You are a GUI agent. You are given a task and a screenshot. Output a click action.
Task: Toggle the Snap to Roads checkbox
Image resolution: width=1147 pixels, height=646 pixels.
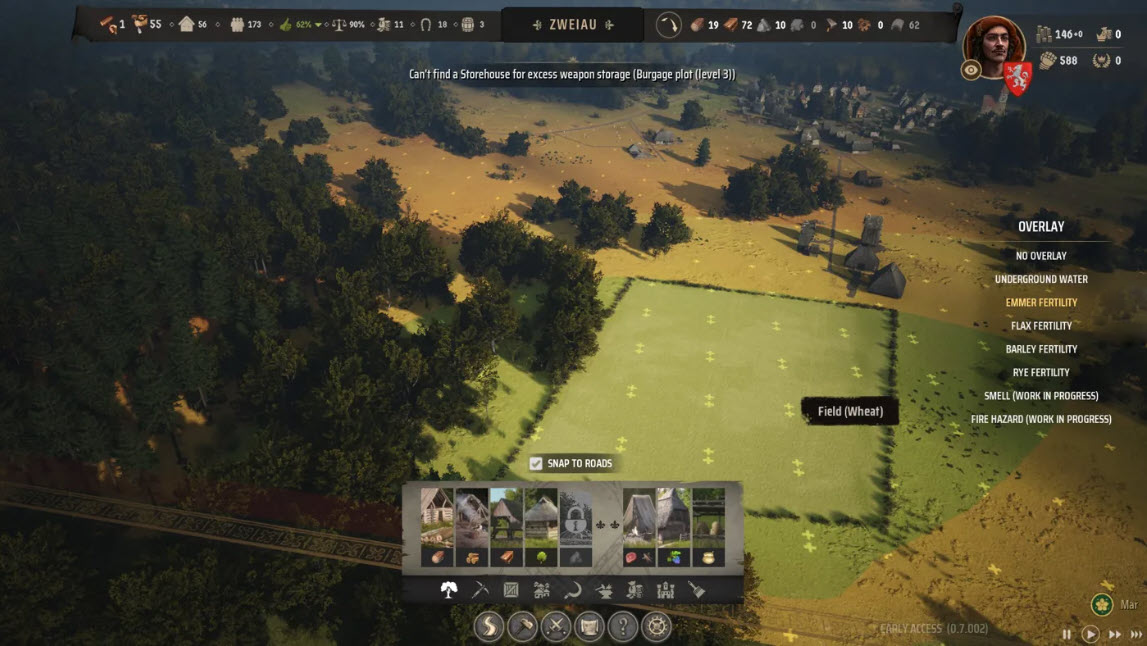click(x=536, y=463)
